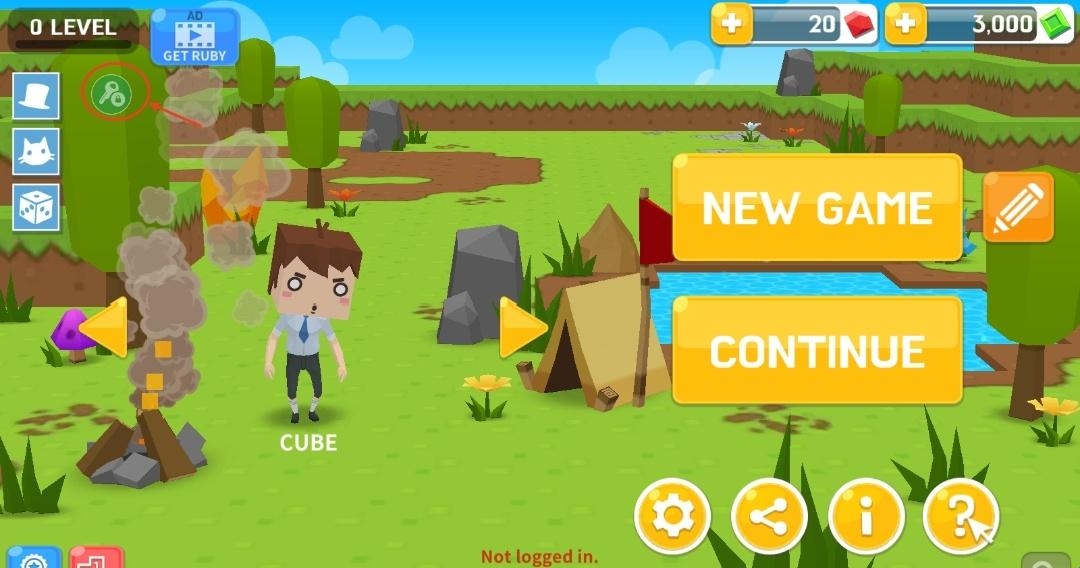Open the gear settings button
The height and width of the screenshot is (568, 1080).
pos(673,517)
